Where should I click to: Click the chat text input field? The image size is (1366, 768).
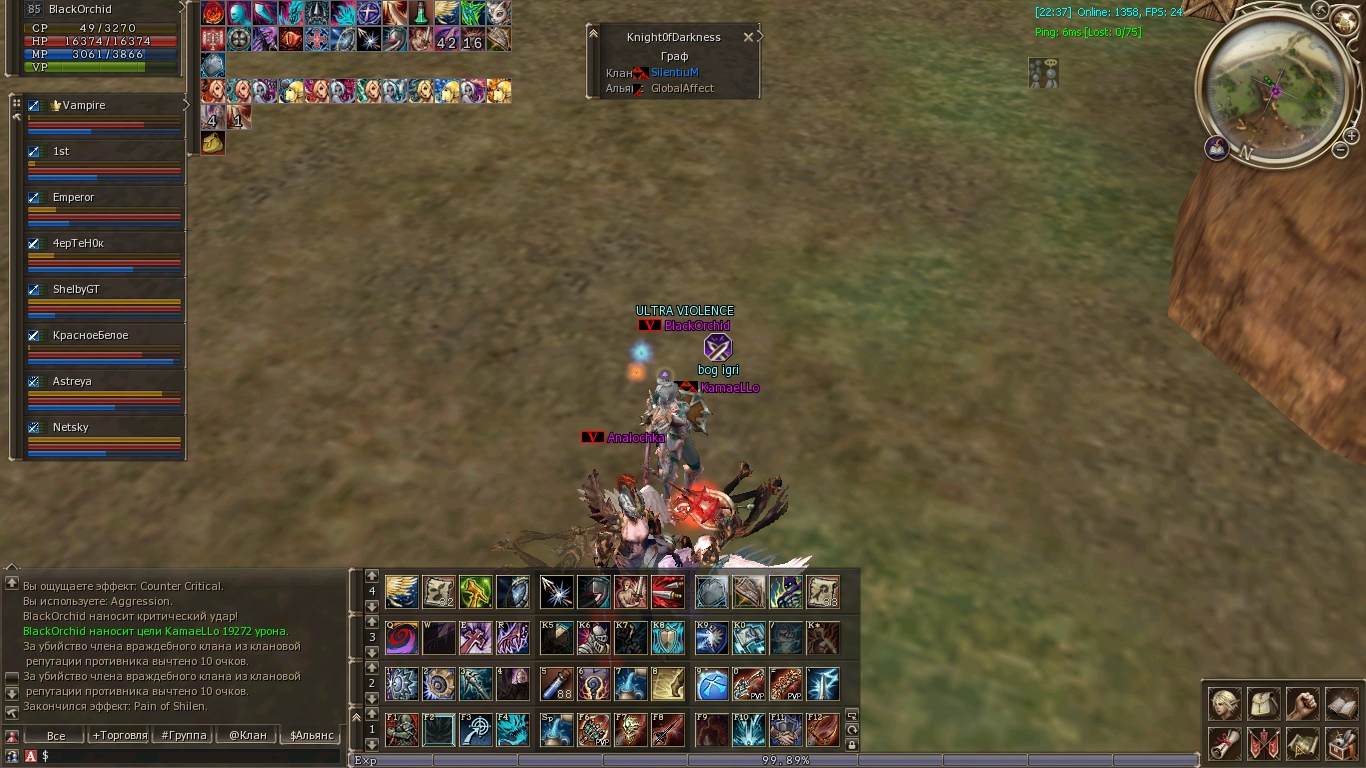(x=180, y=756)
